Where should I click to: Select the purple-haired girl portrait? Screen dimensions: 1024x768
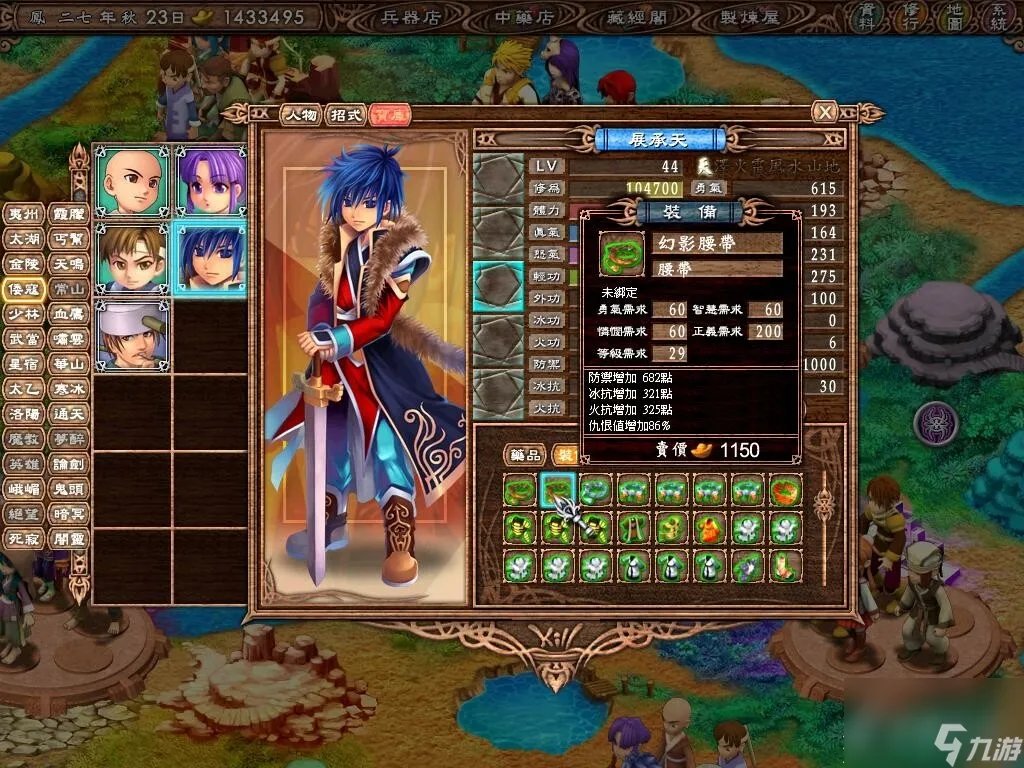[211, 181]
